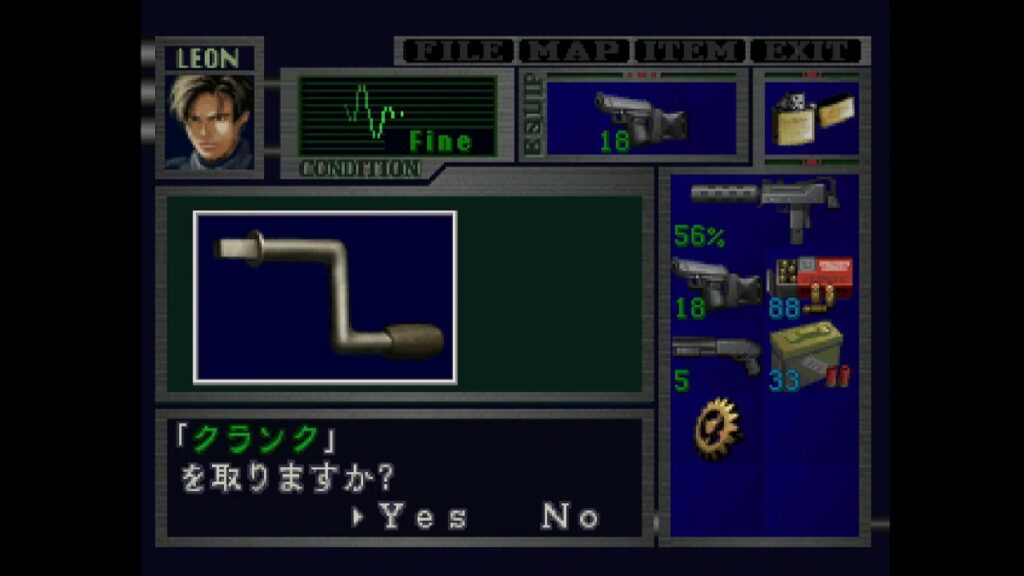Select the green shotgun shells case
Viewport: 1024px width, 576px height.
[x=810, y=360]
